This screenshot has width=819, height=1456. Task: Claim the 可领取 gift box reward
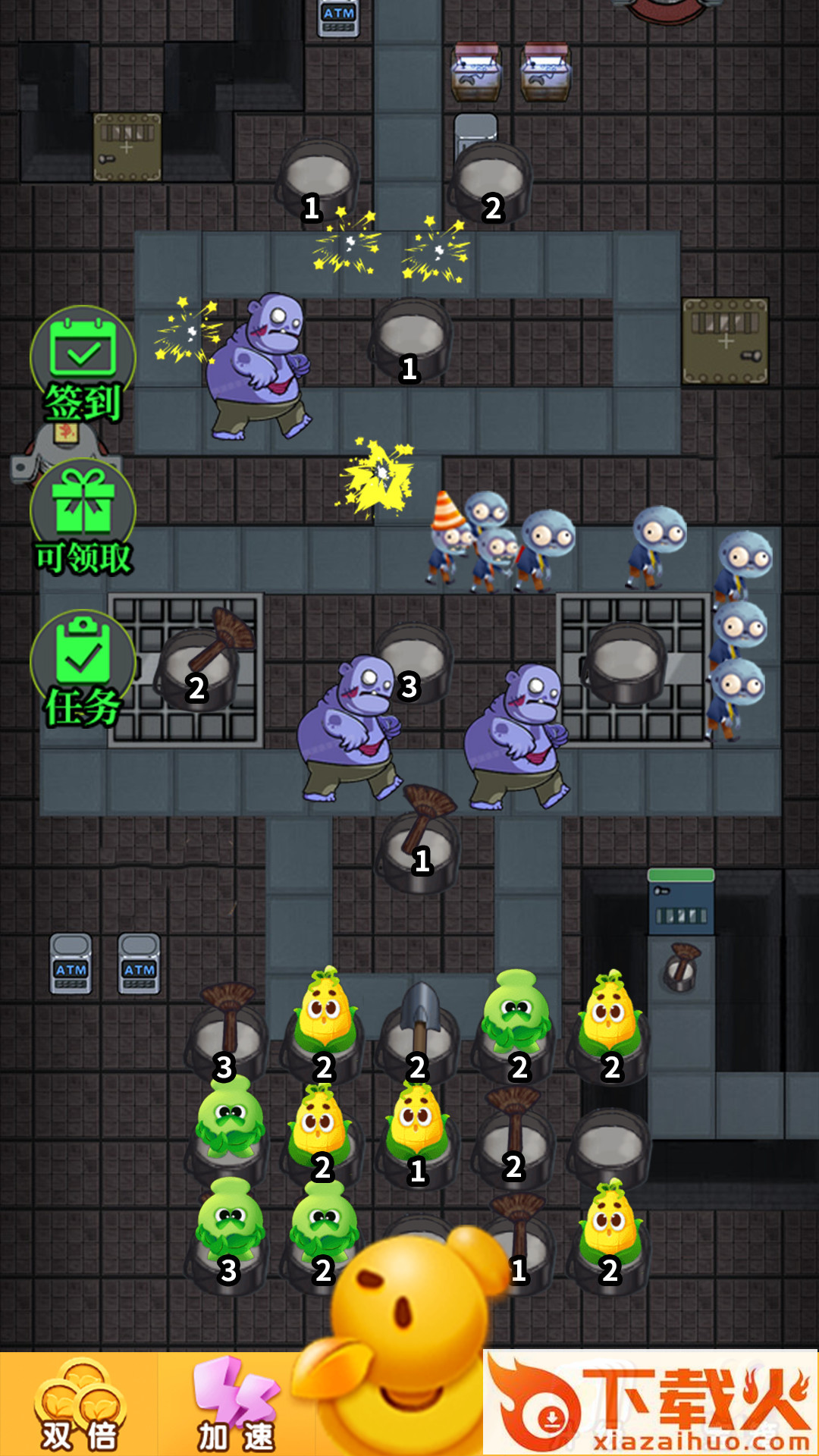(x=83, y=517)
